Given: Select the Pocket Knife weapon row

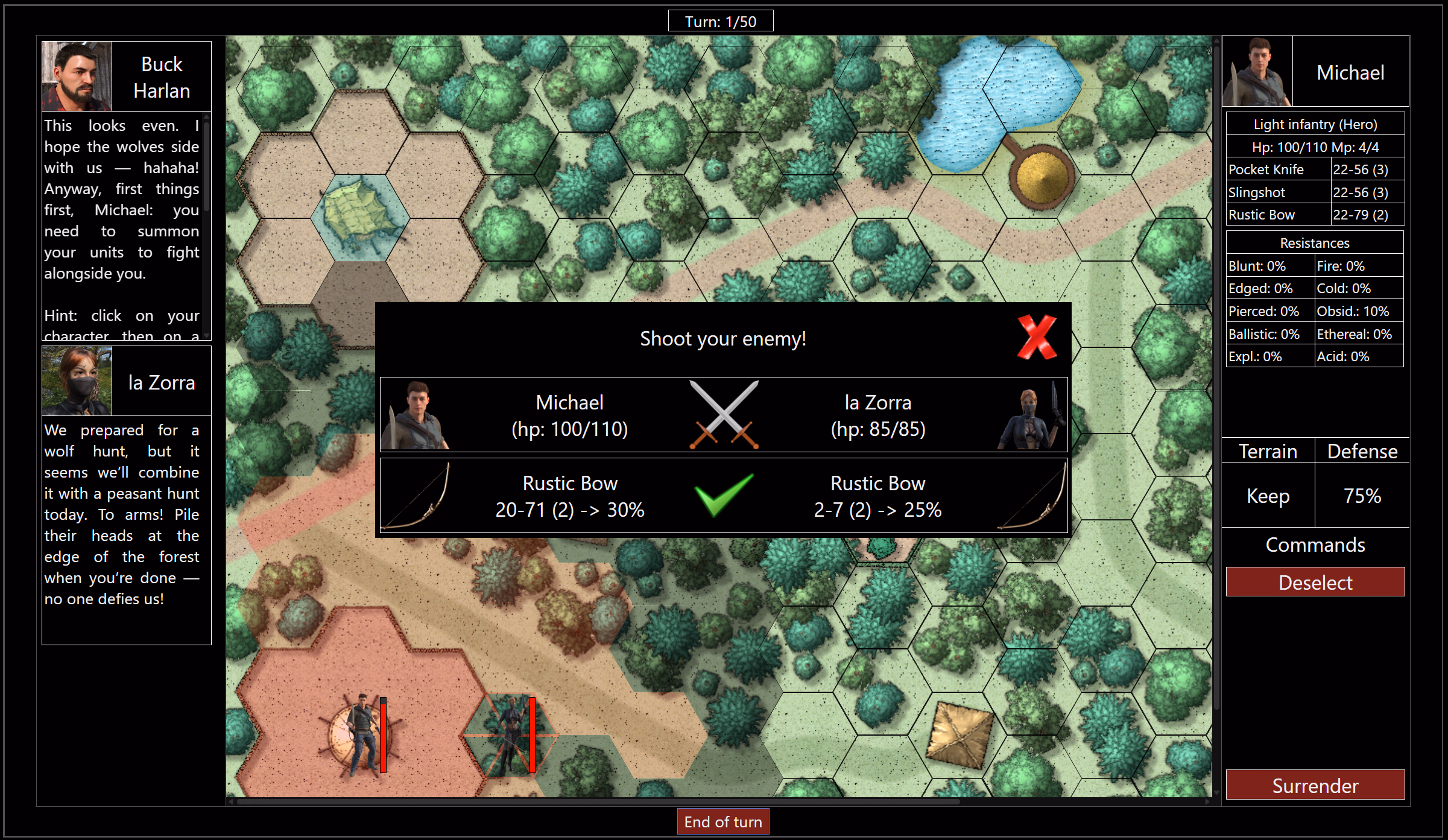Looking at the screenshot, I should [1315, 169].
